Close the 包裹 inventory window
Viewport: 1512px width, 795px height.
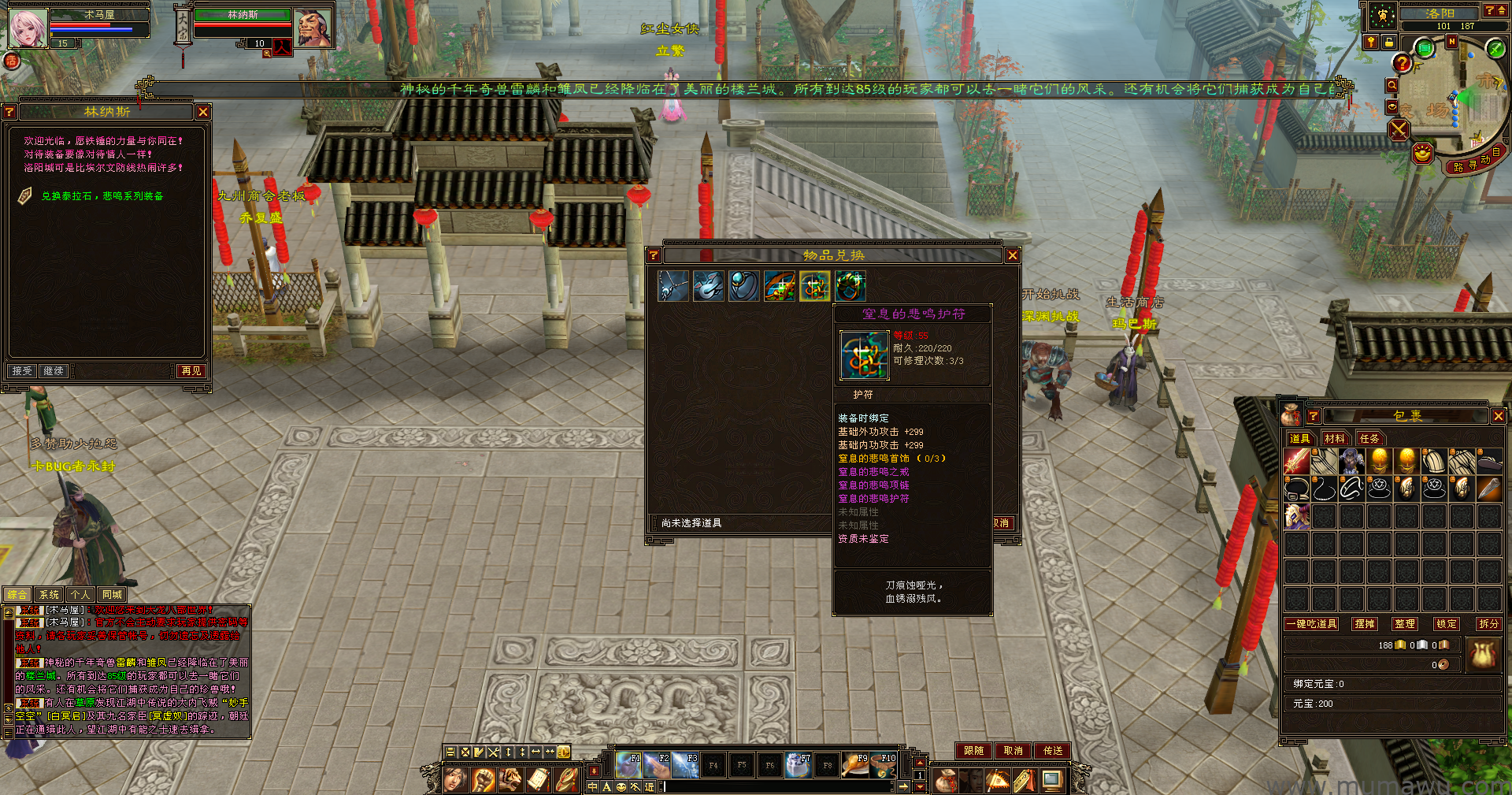(x=1498, y=416)
